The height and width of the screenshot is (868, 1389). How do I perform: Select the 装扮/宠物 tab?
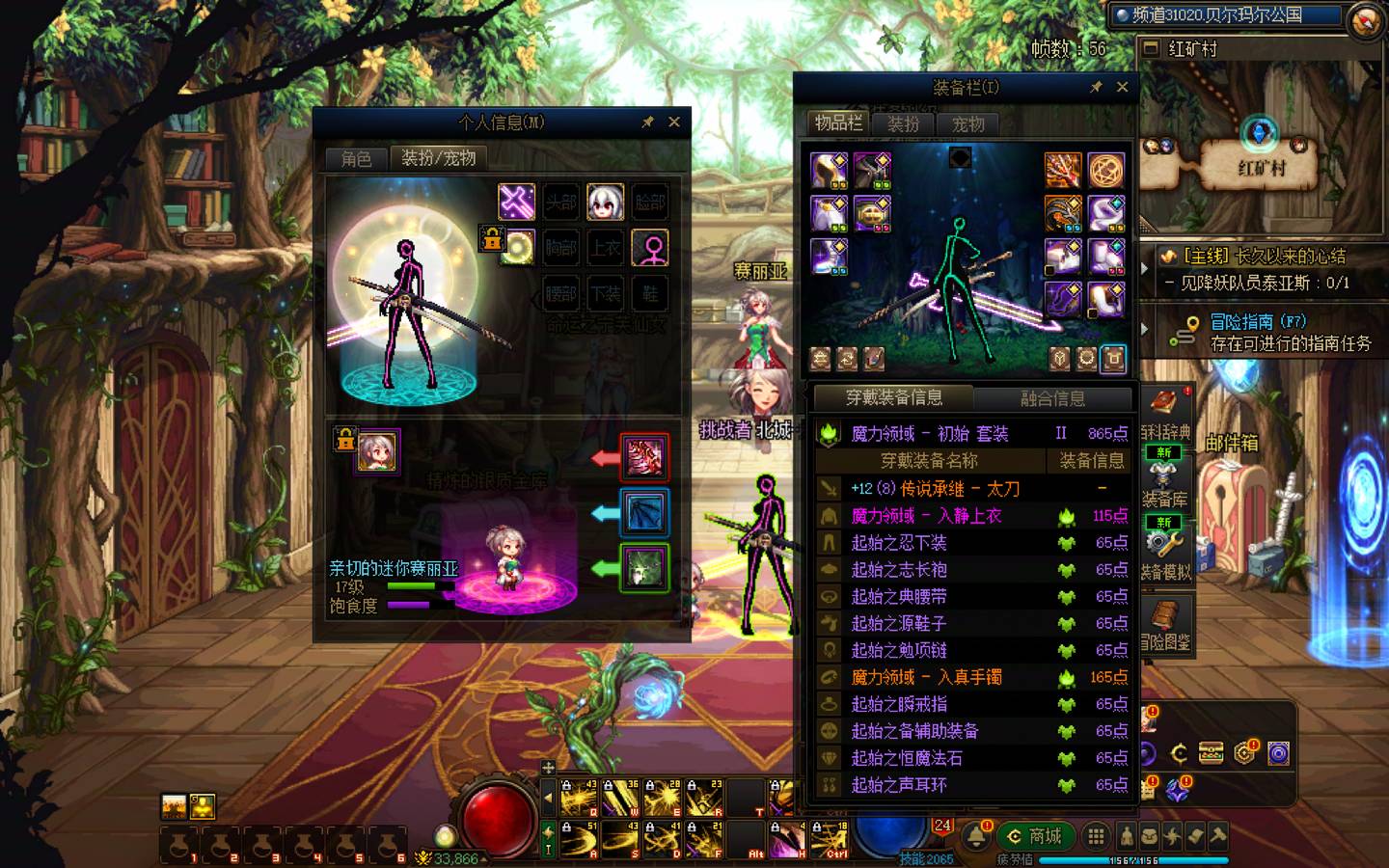coord(438,158)
